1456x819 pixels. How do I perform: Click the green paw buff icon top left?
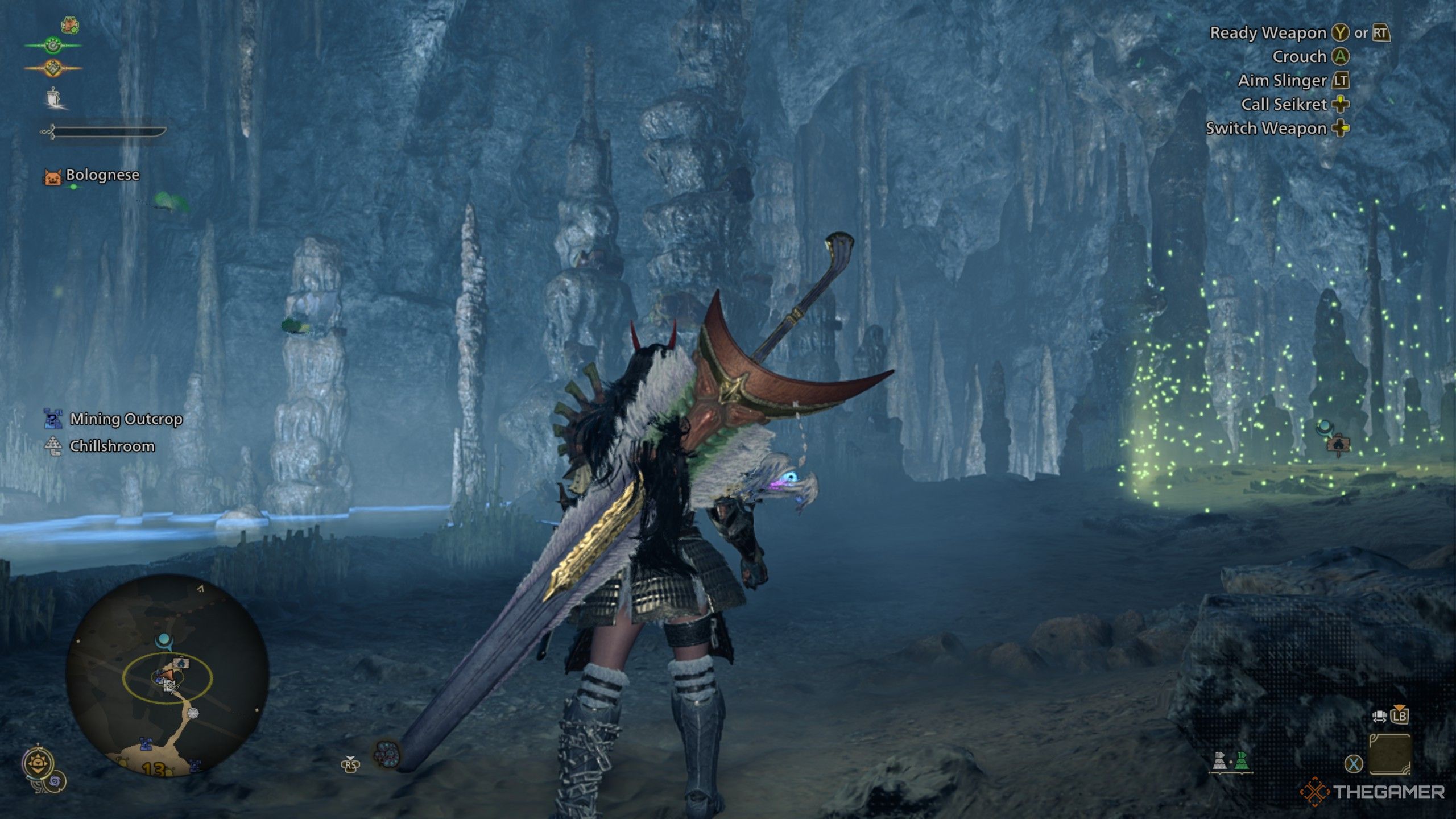[52, 45]
